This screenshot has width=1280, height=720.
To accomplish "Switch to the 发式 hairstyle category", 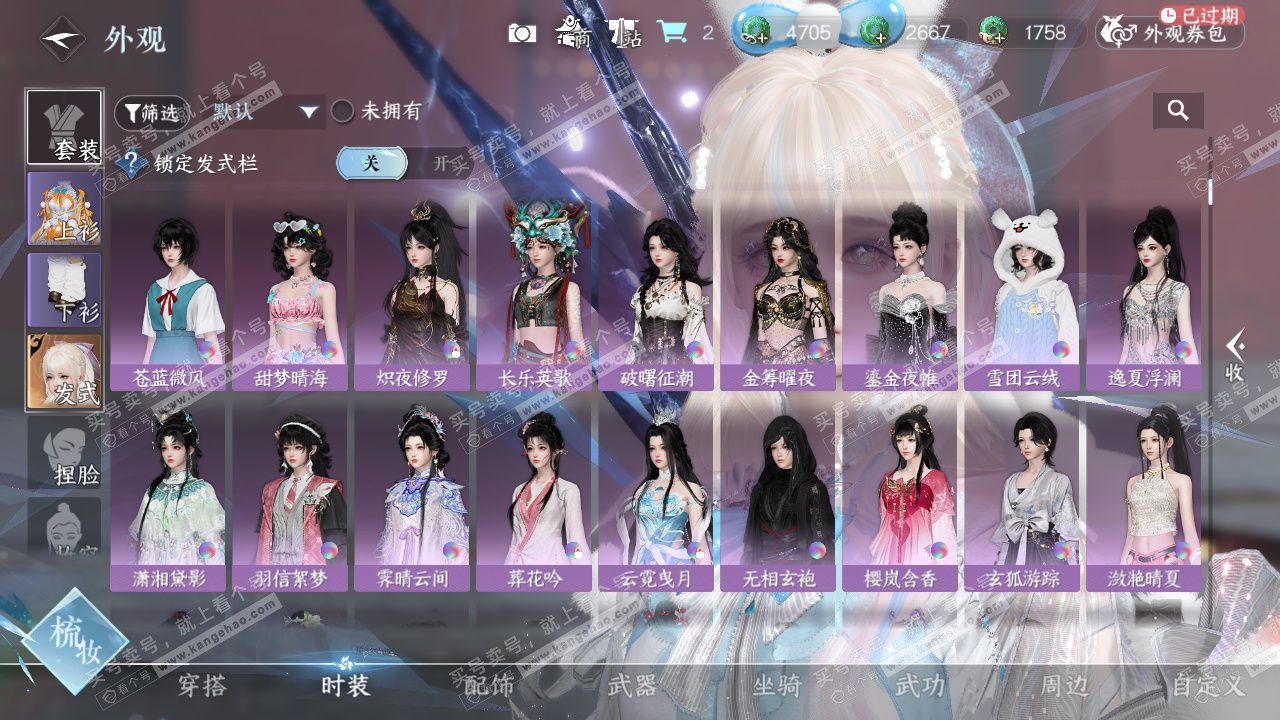I will [64, 371].
